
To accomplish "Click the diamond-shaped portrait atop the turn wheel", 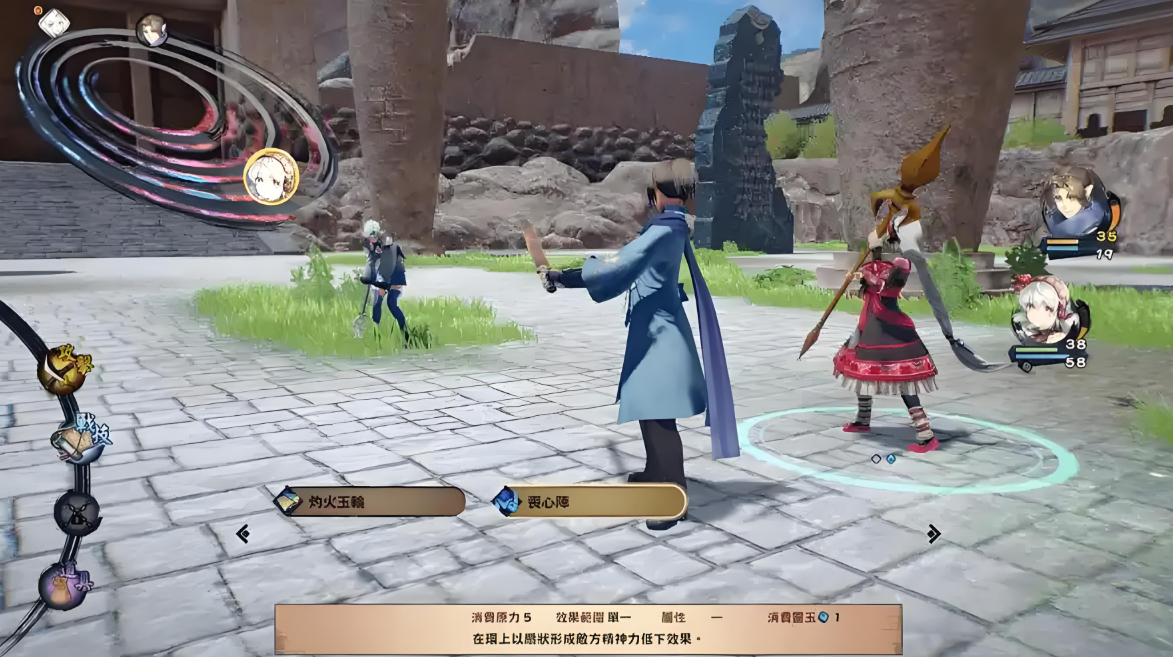I will click(53, 22).
